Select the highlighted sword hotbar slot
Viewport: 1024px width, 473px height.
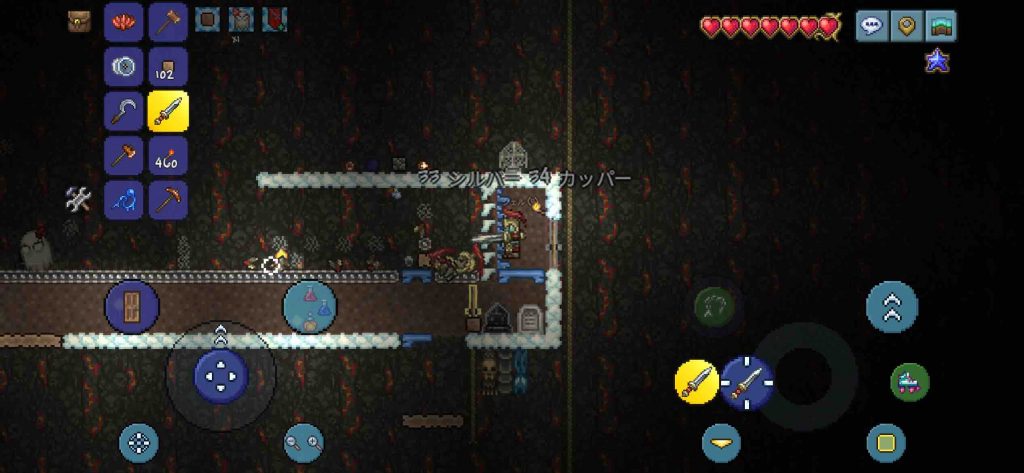pos(168,112)
